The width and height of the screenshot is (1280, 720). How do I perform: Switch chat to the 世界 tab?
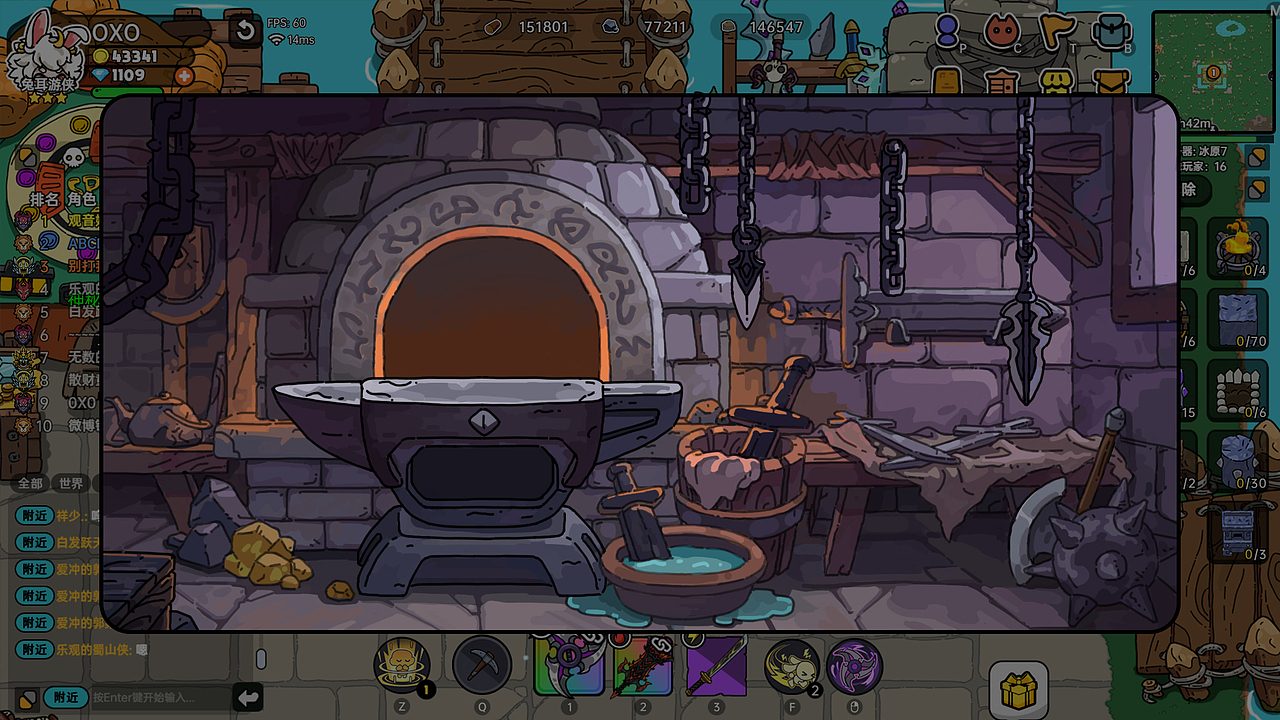tap(71, 483)
